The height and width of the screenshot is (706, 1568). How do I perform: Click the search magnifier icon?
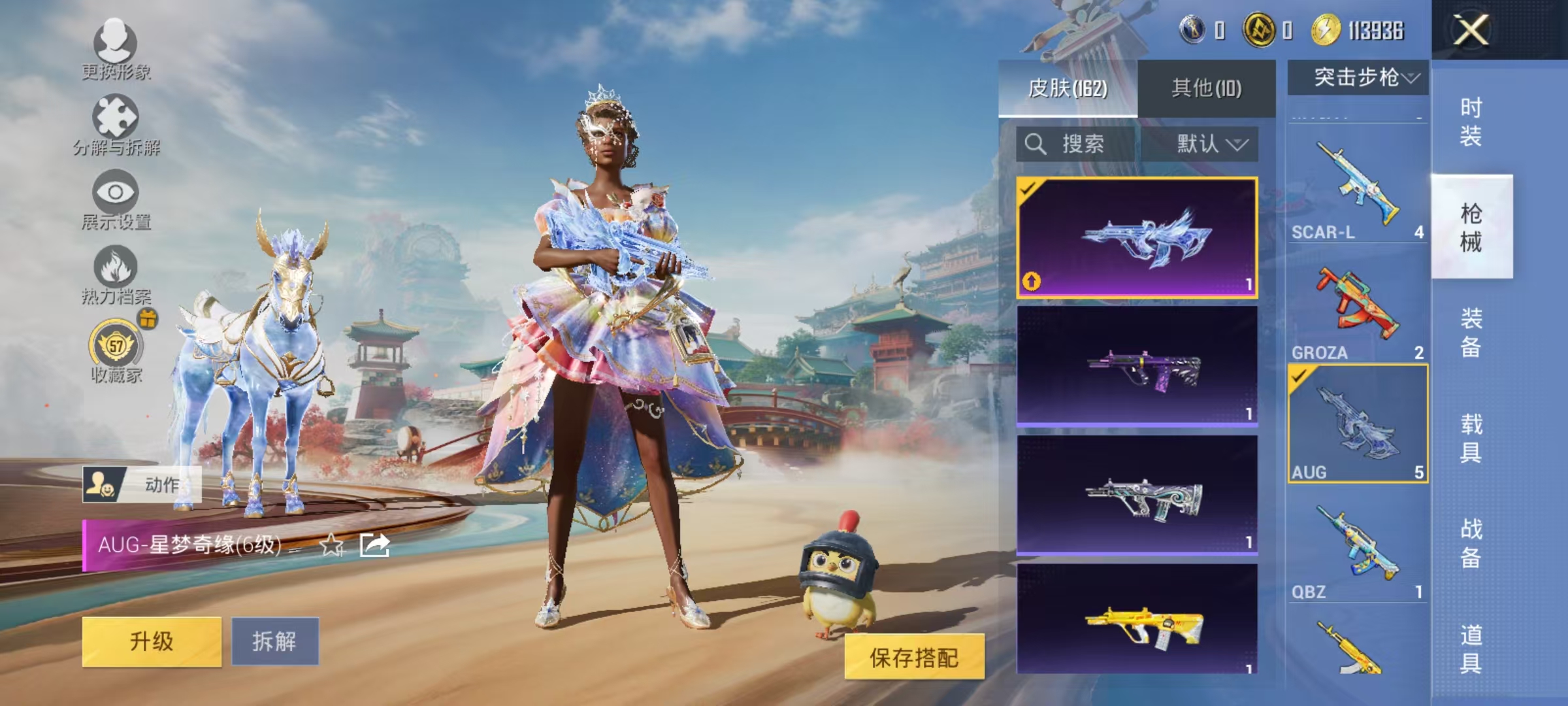(x=1036, y=144)
